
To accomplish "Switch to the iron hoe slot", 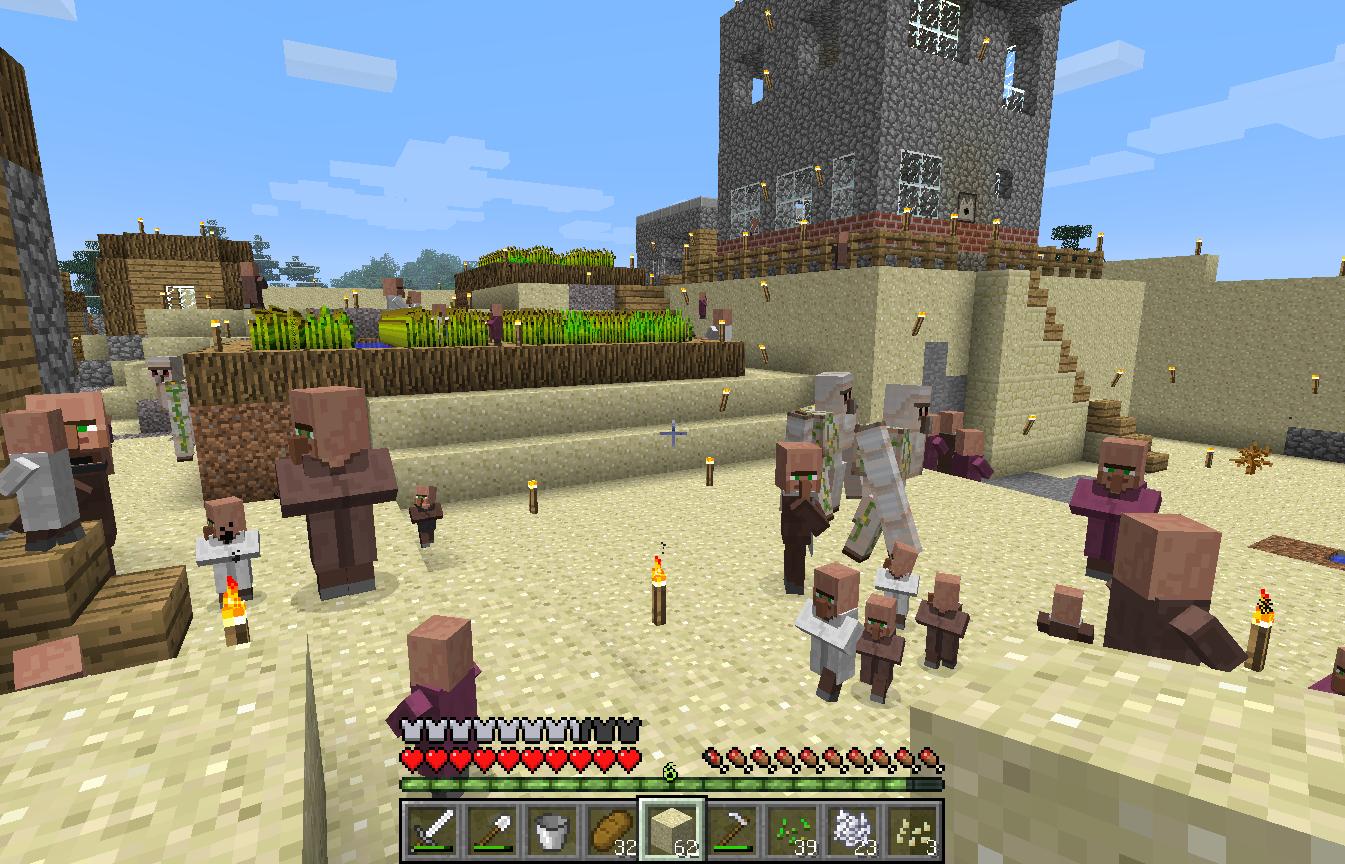I will pos(732,829).
